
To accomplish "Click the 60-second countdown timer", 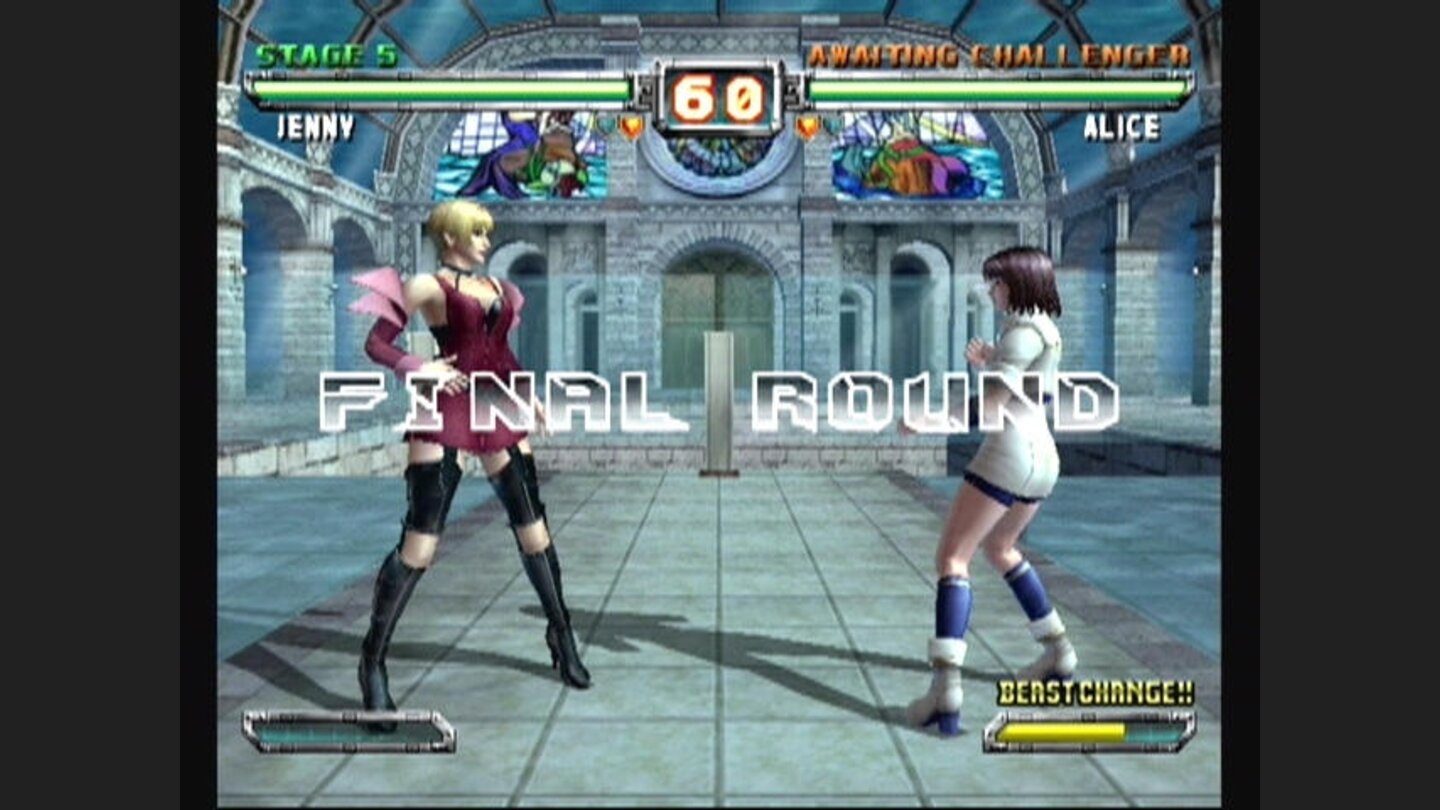I will point(718,95).
